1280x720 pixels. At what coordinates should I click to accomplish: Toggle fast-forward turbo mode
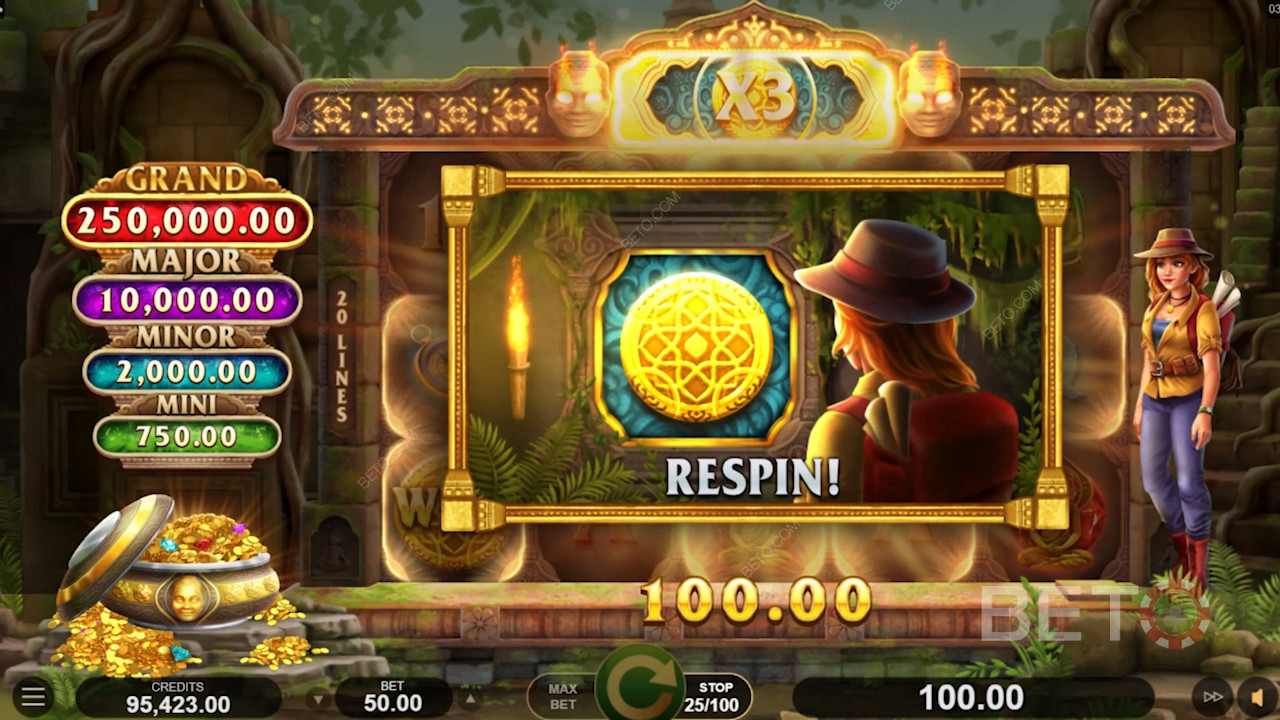click(x=1212, y=697)
